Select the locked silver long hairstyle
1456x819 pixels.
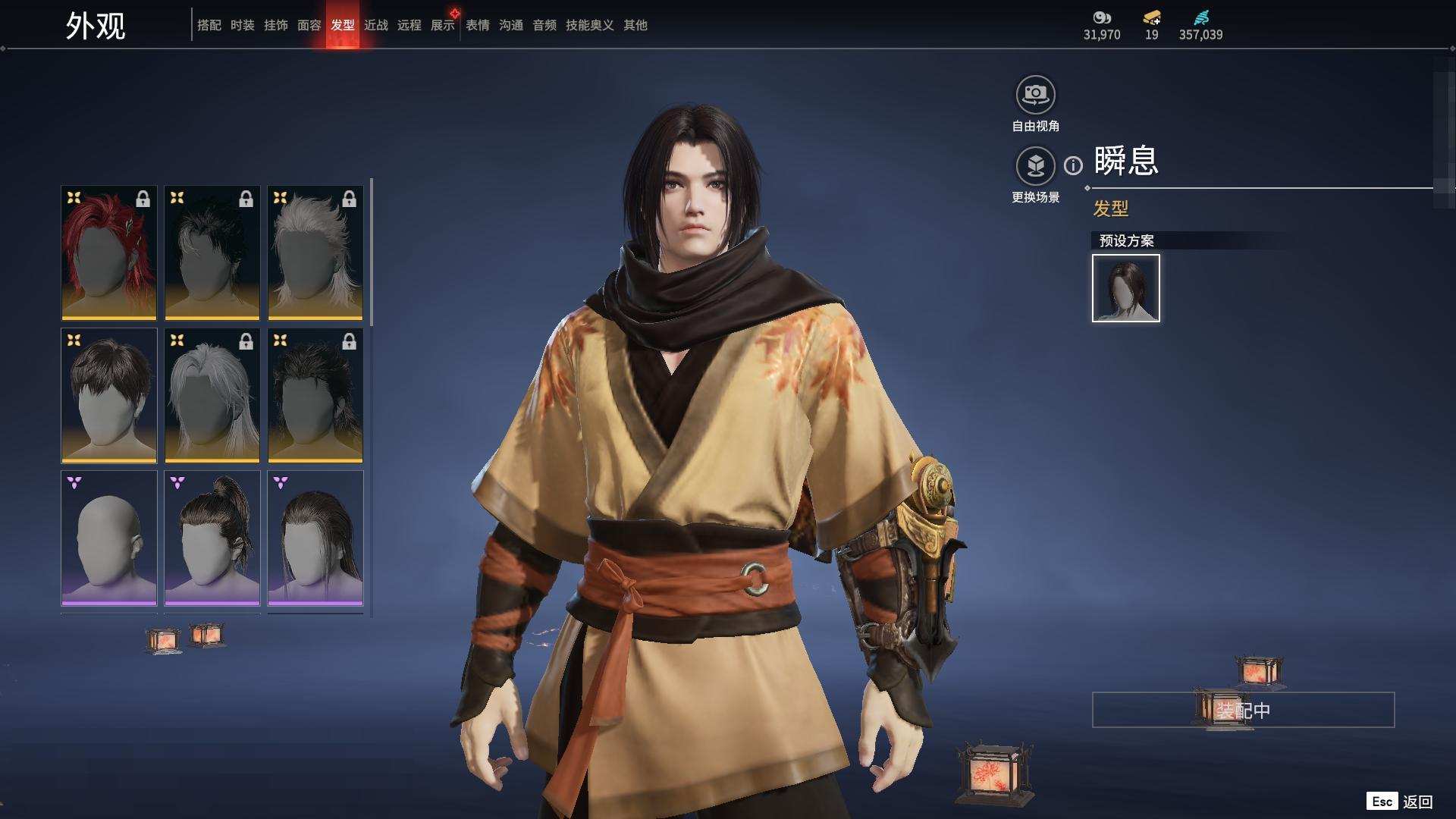pyautogui.click(x=212, y=395)
